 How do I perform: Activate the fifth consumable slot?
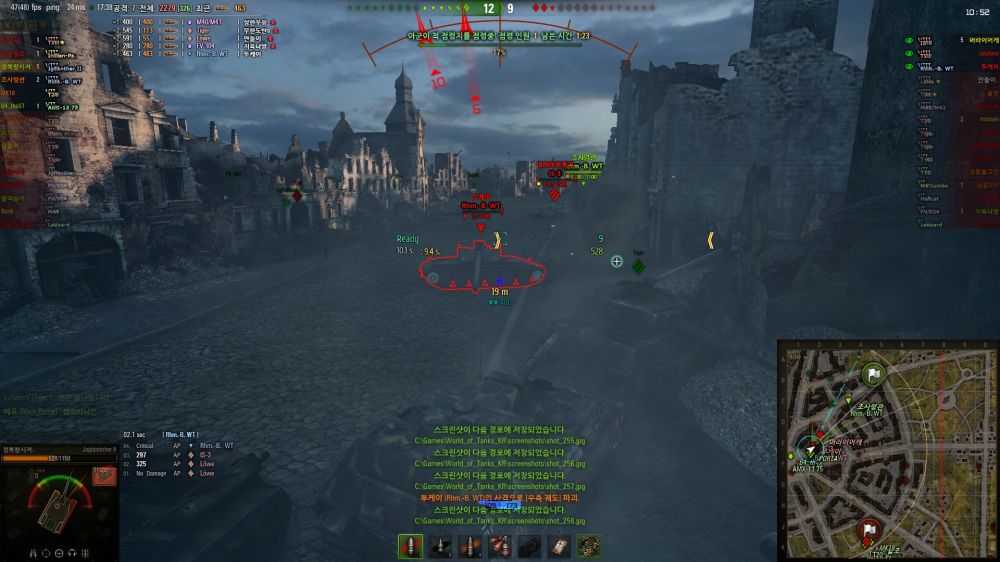(530, 546)
